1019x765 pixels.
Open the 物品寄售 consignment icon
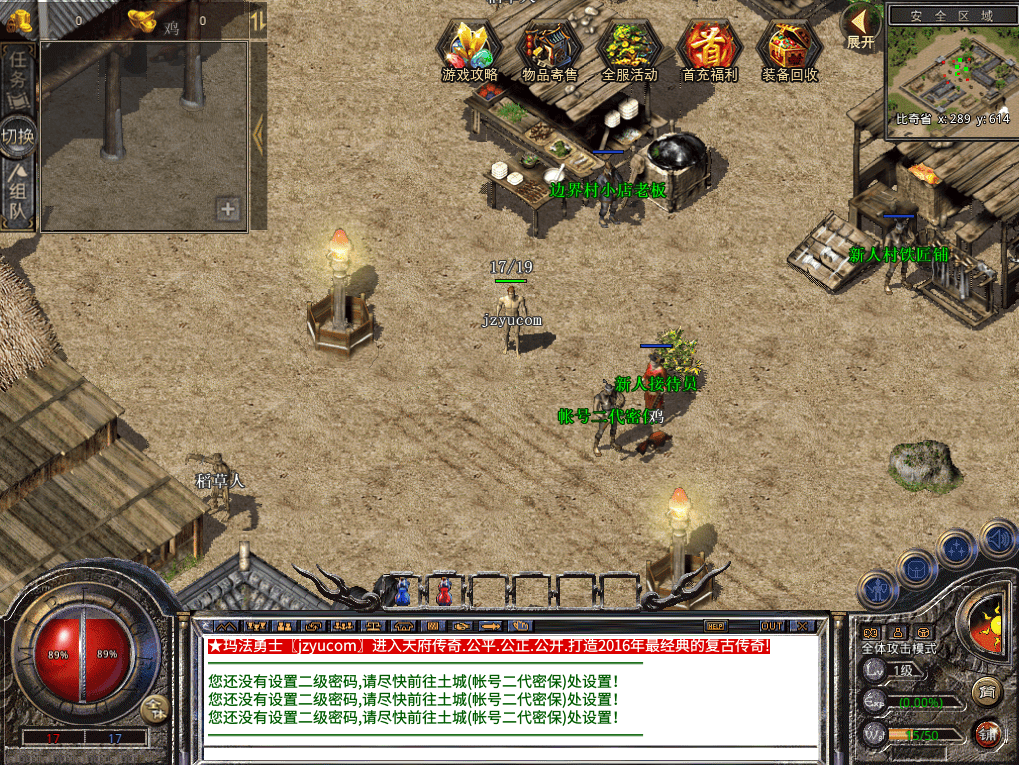click(x=549, y=50)
